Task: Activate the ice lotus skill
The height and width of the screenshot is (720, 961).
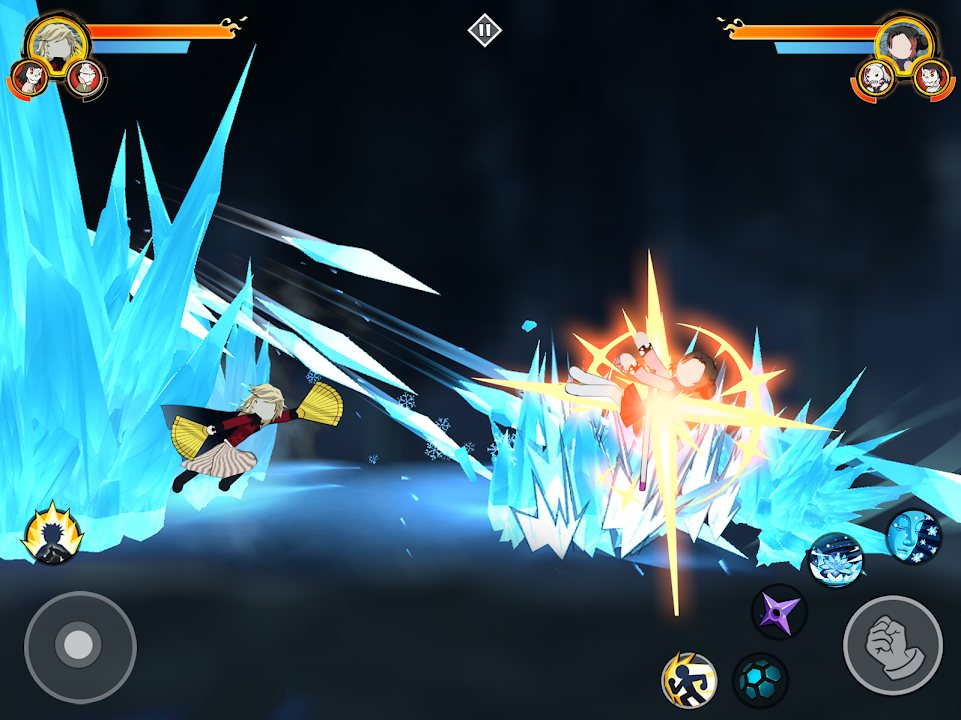Action: tap(835, 559)
